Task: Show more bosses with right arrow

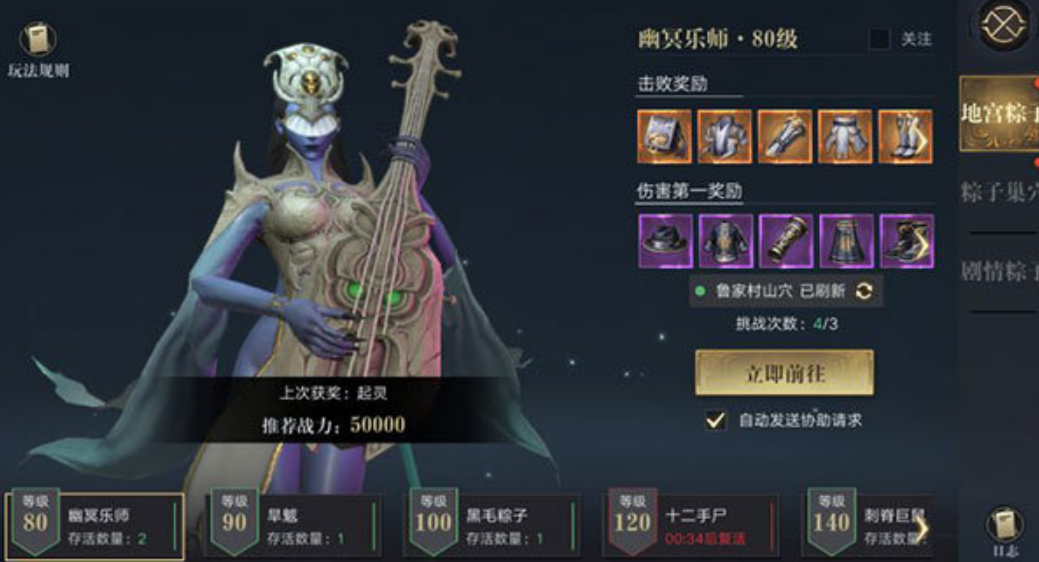Action: click(x=921, y=527)
